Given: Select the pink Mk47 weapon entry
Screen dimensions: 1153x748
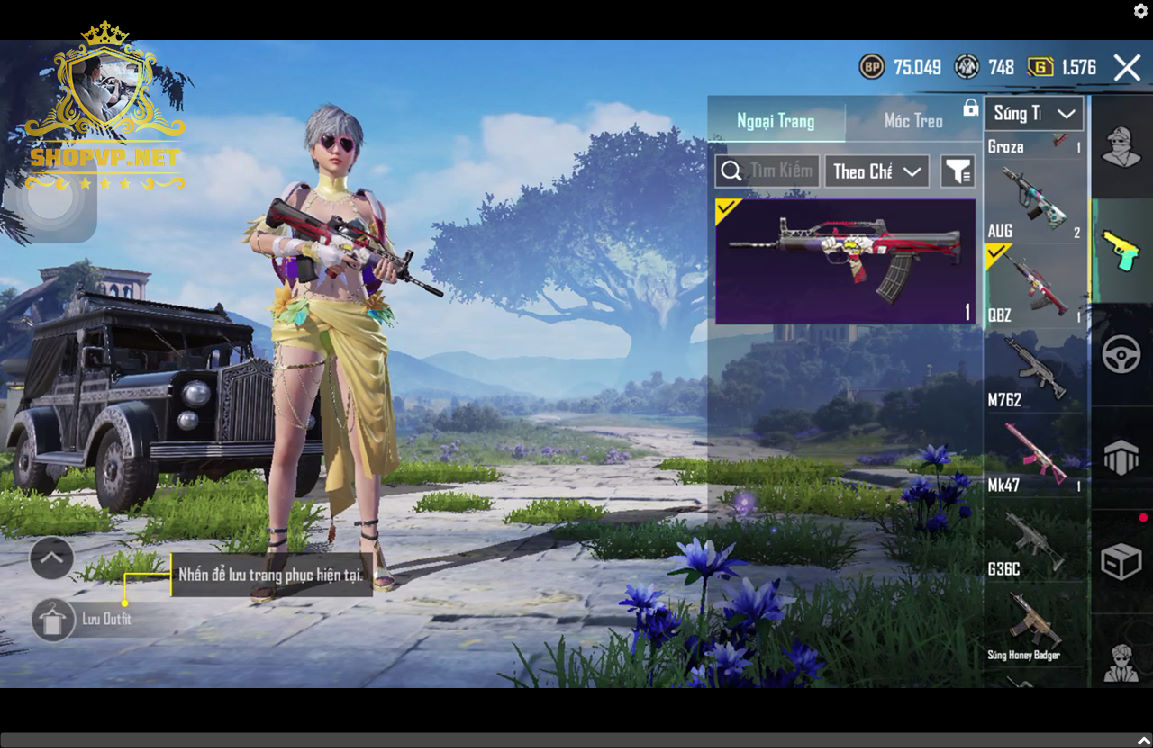Looking at the screenshot, I should click(x=1034, y=455).
